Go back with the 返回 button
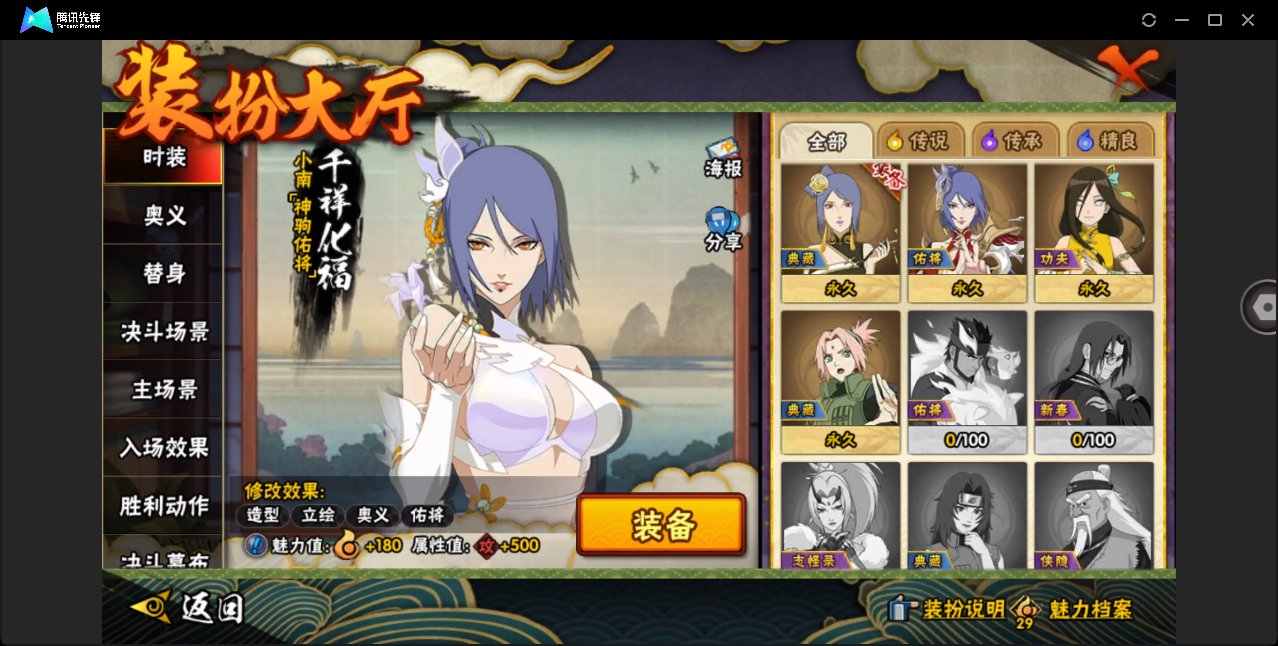 tap(188, 607)
